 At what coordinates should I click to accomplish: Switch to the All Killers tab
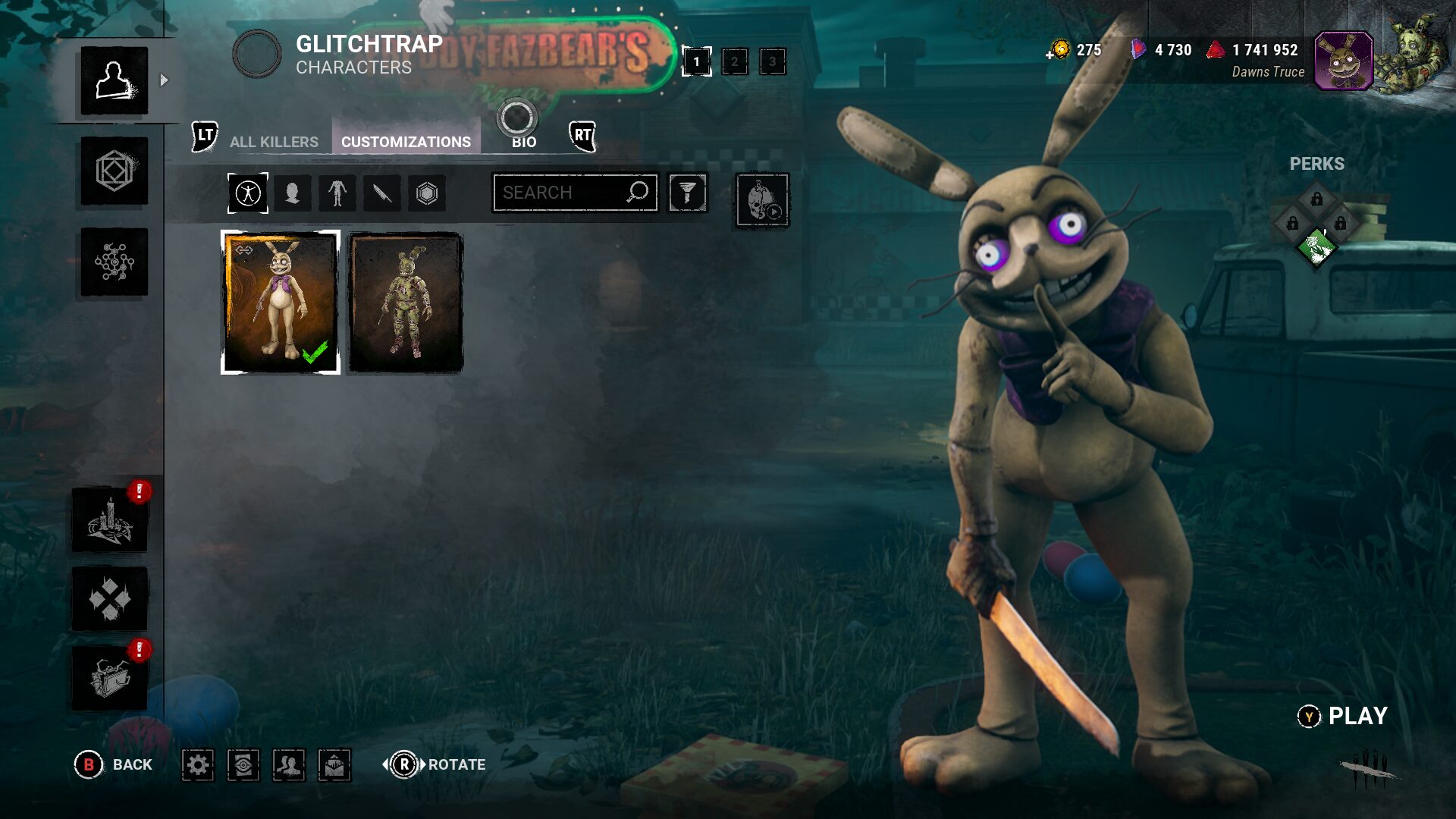click(274, 142)
